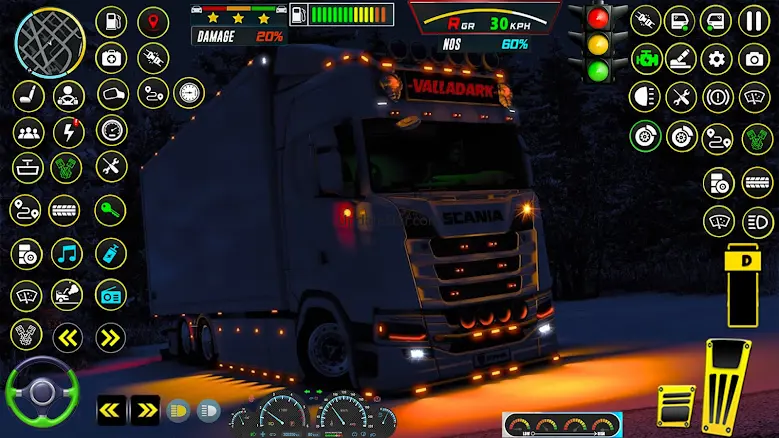Image resolution: width=779 pixels, height=438 pixels.
Task: Click the radio button
Action: (111, 294)
